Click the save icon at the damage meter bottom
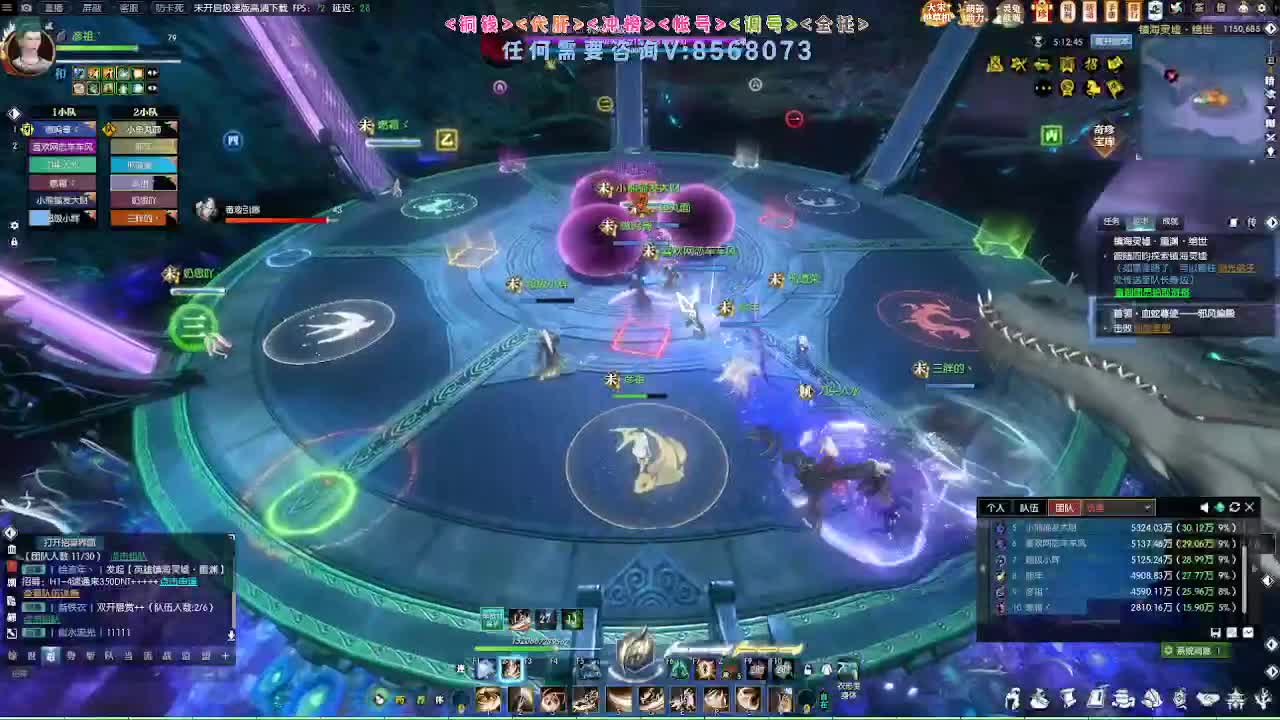 click(1217, 633)
